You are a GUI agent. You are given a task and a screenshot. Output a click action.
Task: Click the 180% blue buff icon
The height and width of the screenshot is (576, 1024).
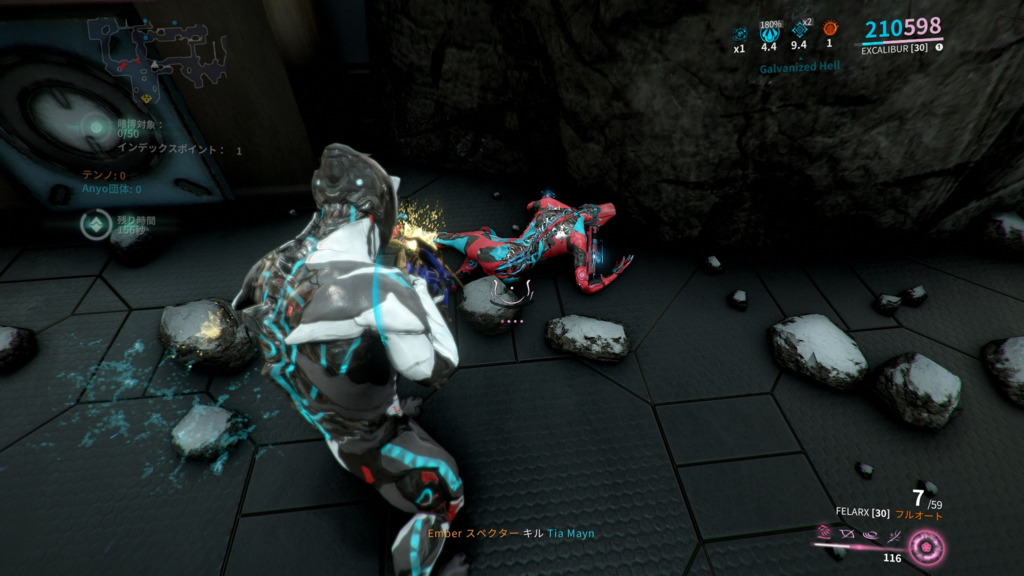[x=769, y=32]
